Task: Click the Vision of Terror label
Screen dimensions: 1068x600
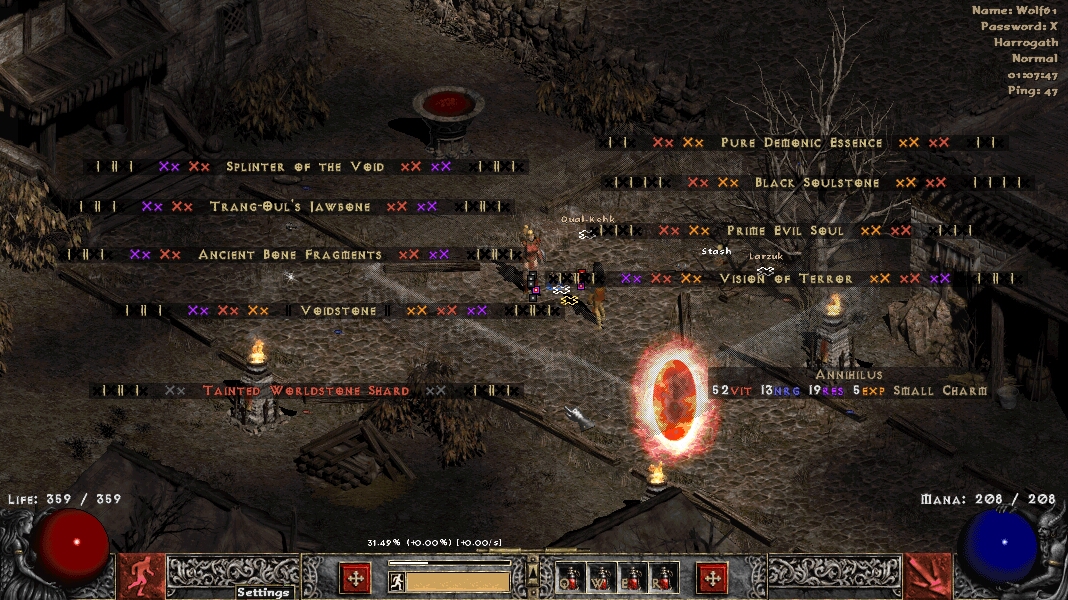Action: tap(785, 279)
